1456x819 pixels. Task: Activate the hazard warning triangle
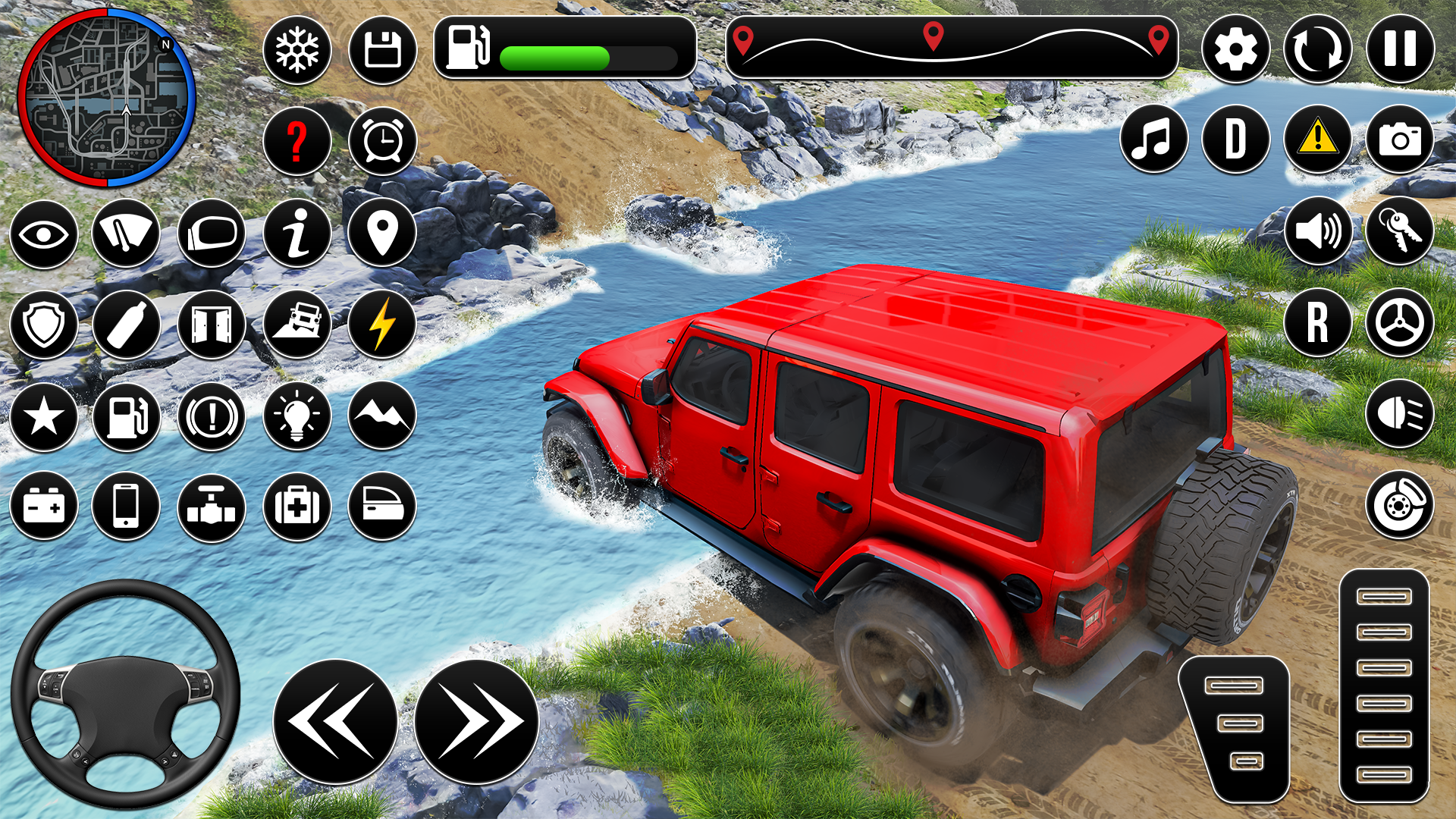1317,140
